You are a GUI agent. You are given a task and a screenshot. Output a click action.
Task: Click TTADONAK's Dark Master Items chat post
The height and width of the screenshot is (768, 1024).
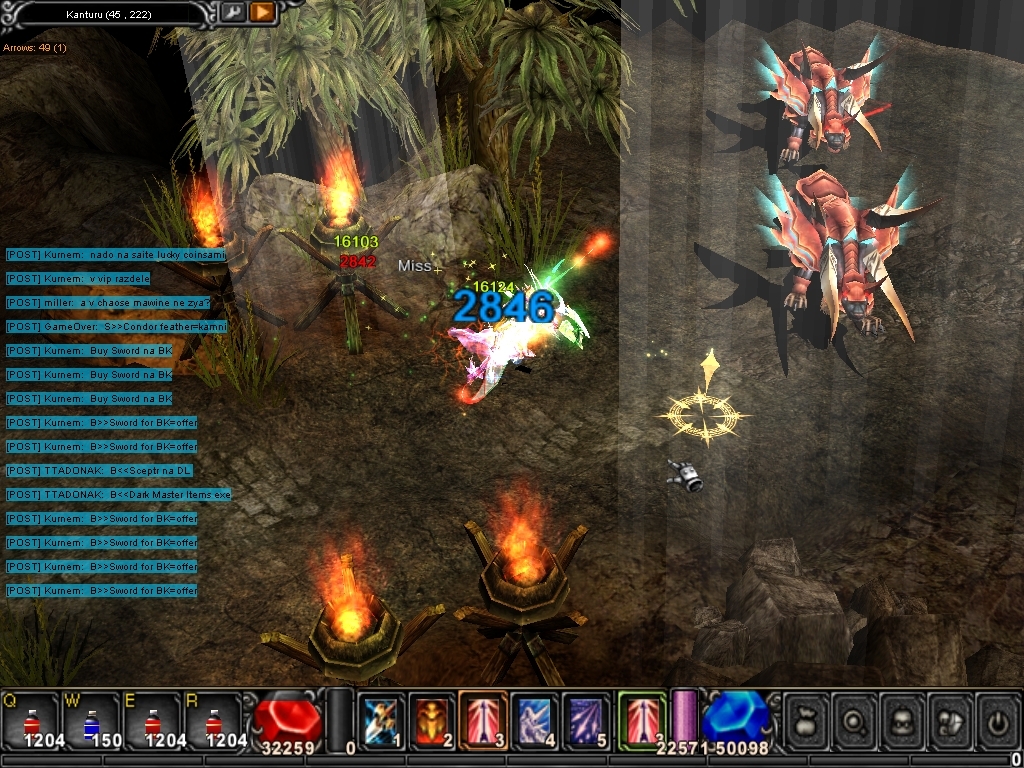click(x=118, y=495)
